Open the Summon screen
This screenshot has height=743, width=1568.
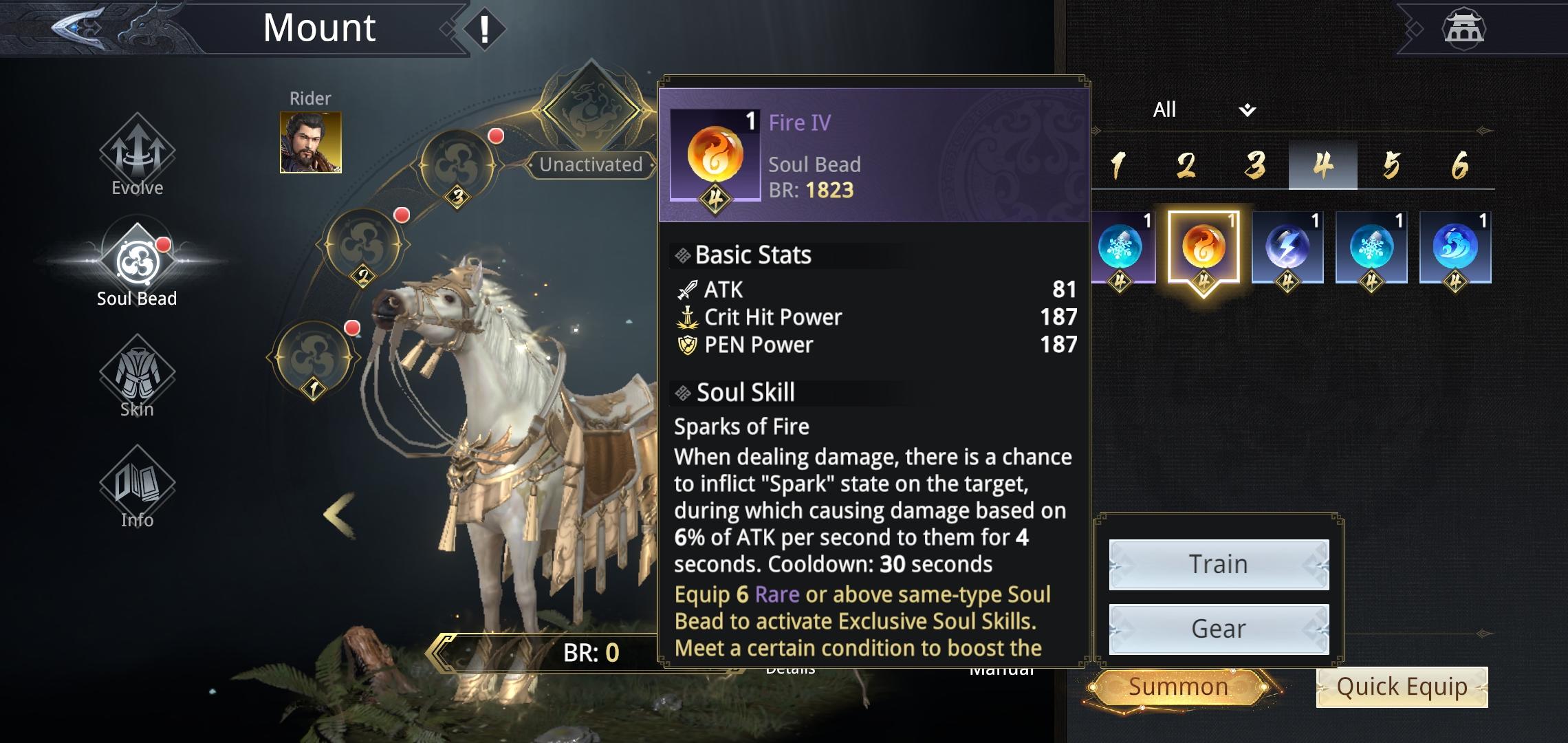[x=1178, y=687]
